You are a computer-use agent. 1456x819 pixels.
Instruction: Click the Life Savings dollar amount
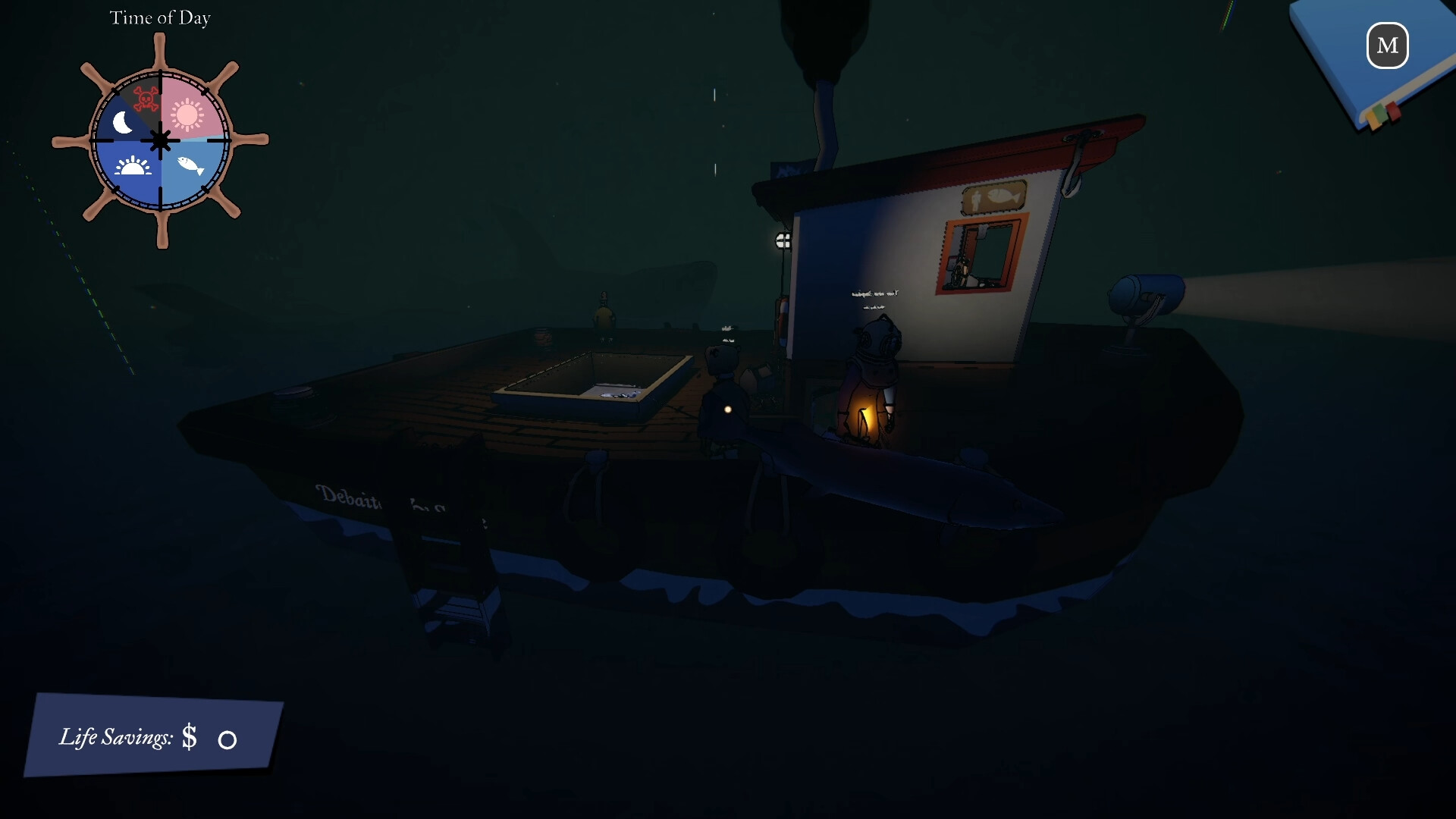190,737
